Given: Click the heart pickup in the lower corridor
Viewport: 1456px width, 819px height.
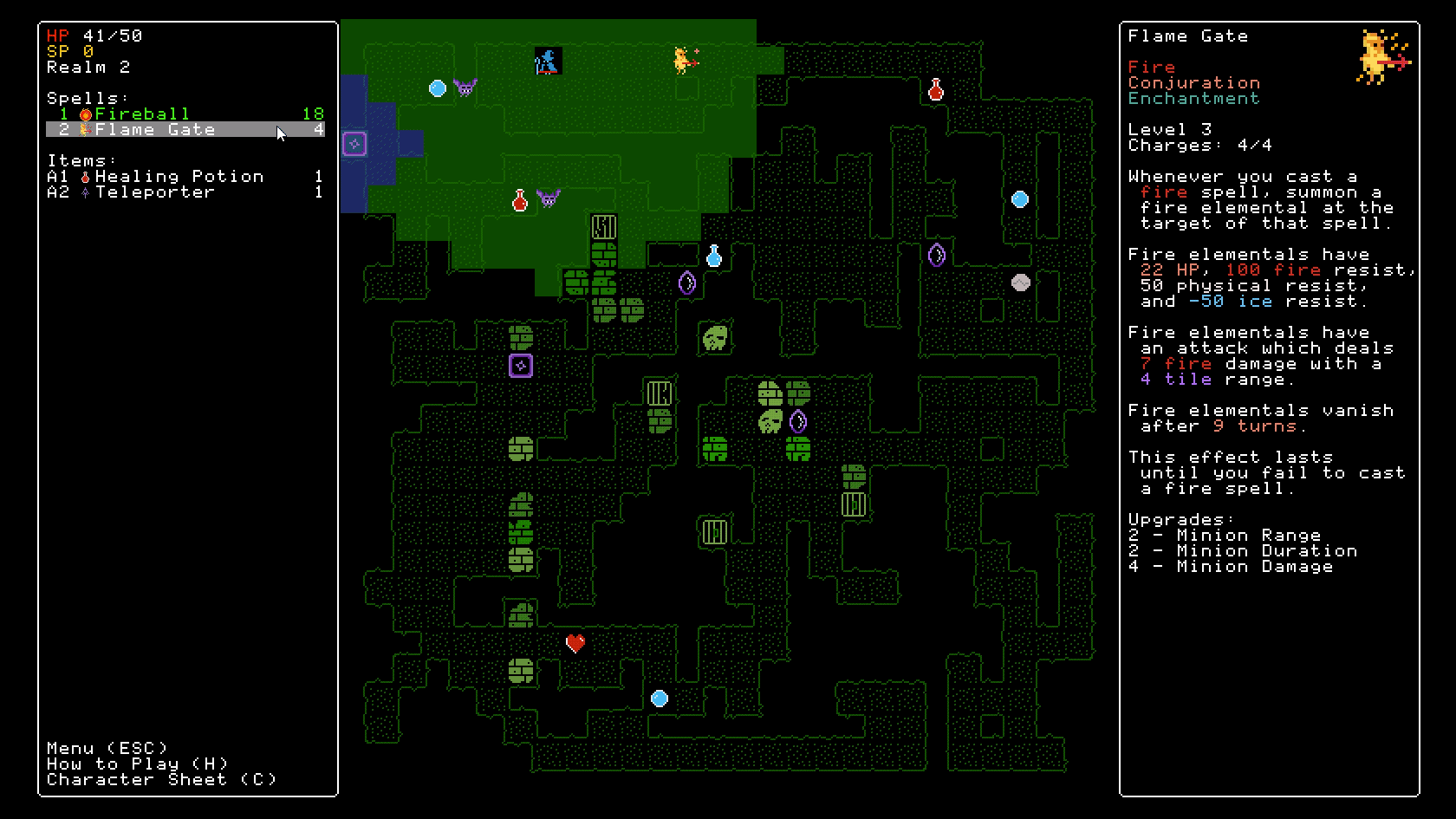Looking at the screenshot, I should click(574, 642).
